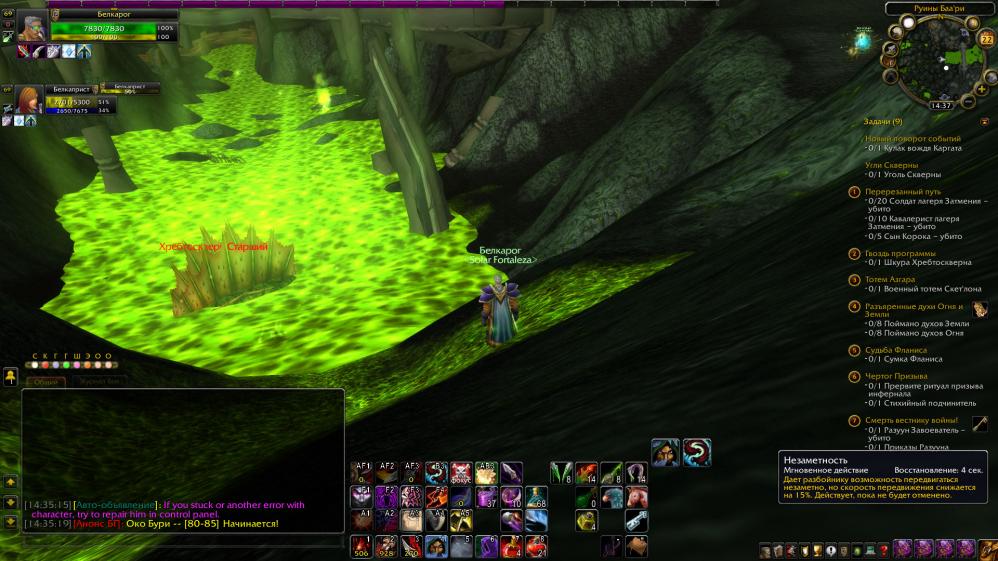Image resolution: width=998 pixels, height=561 pixels.
Task: Open the calendar button showing 22
Action: 986,39
